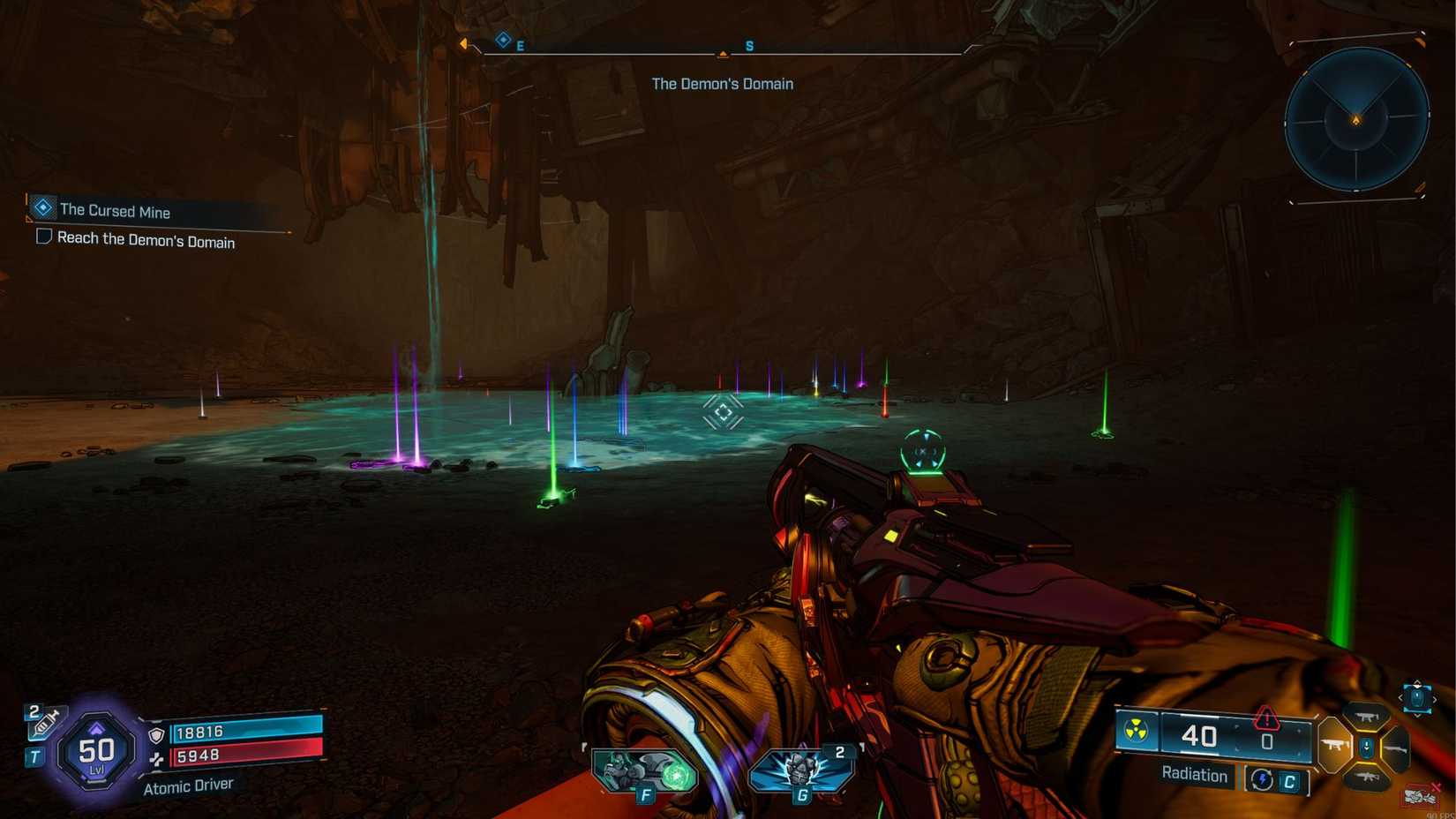The height and width of the screenshot is (819, 1456).
Task: Click the grenade icon labeled G
Action: 803,770
